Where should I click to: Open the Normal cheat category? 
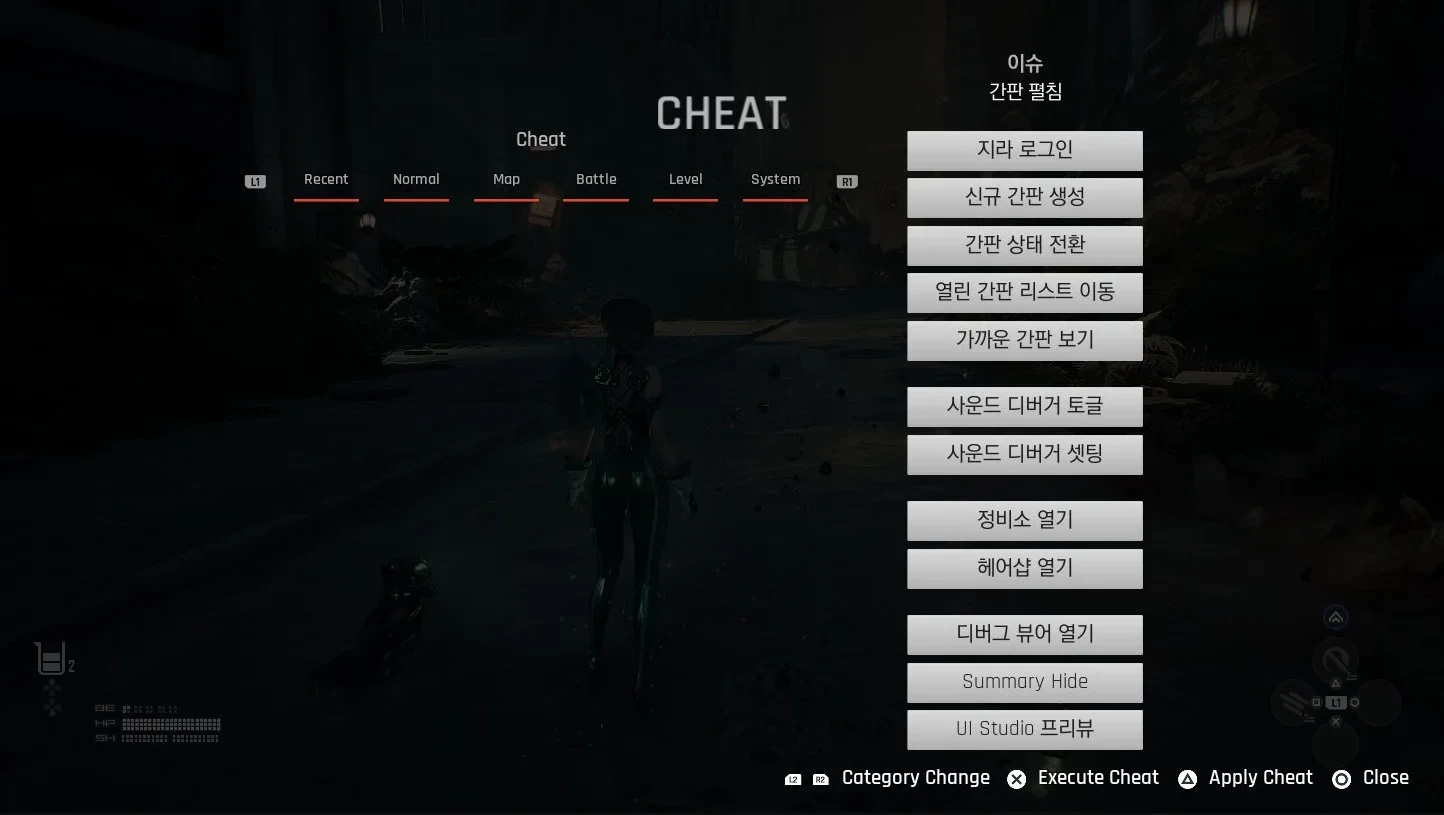click(416, 180)
